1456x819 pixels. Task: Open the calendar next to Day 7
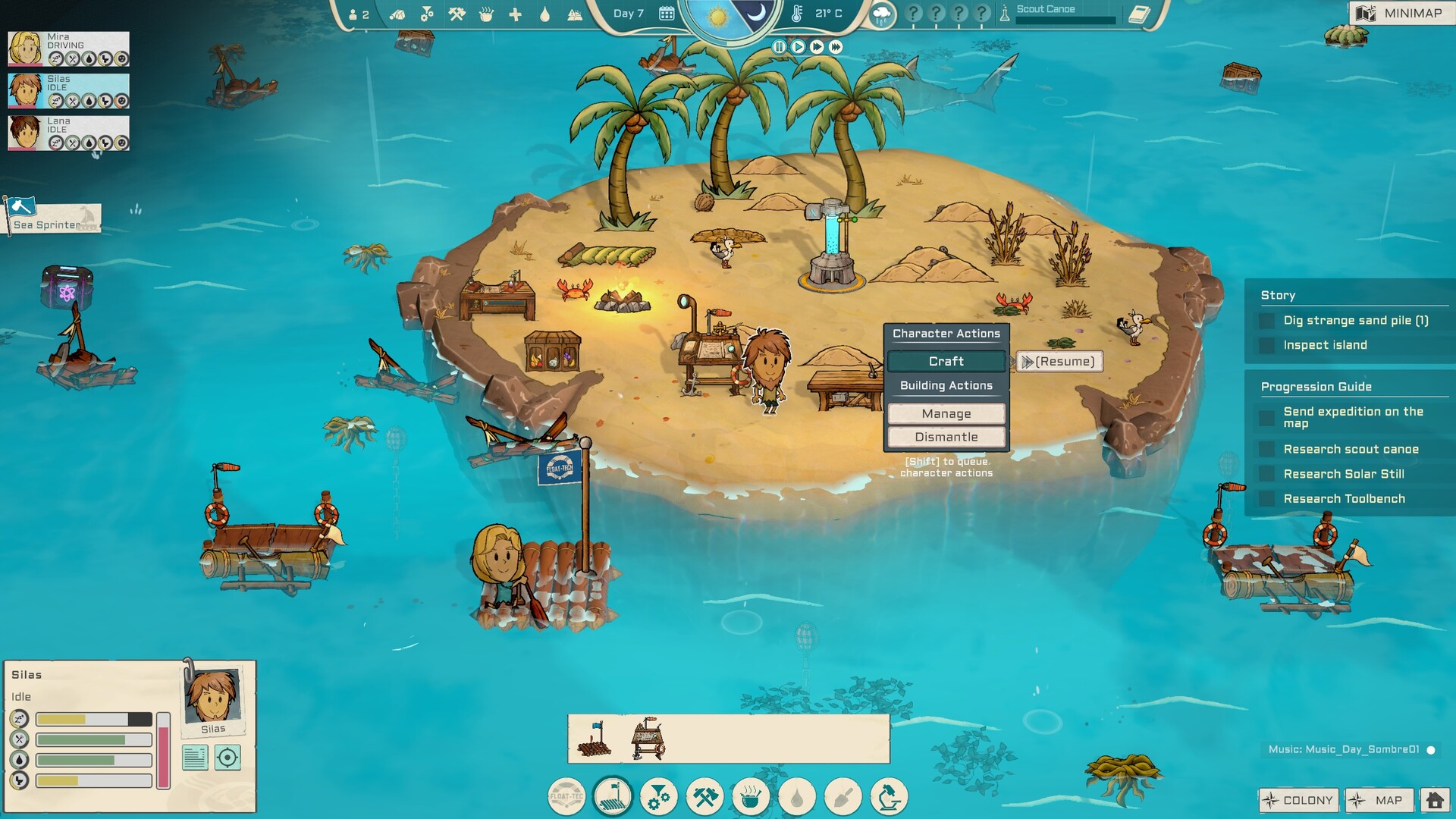[x=667, y=14]
